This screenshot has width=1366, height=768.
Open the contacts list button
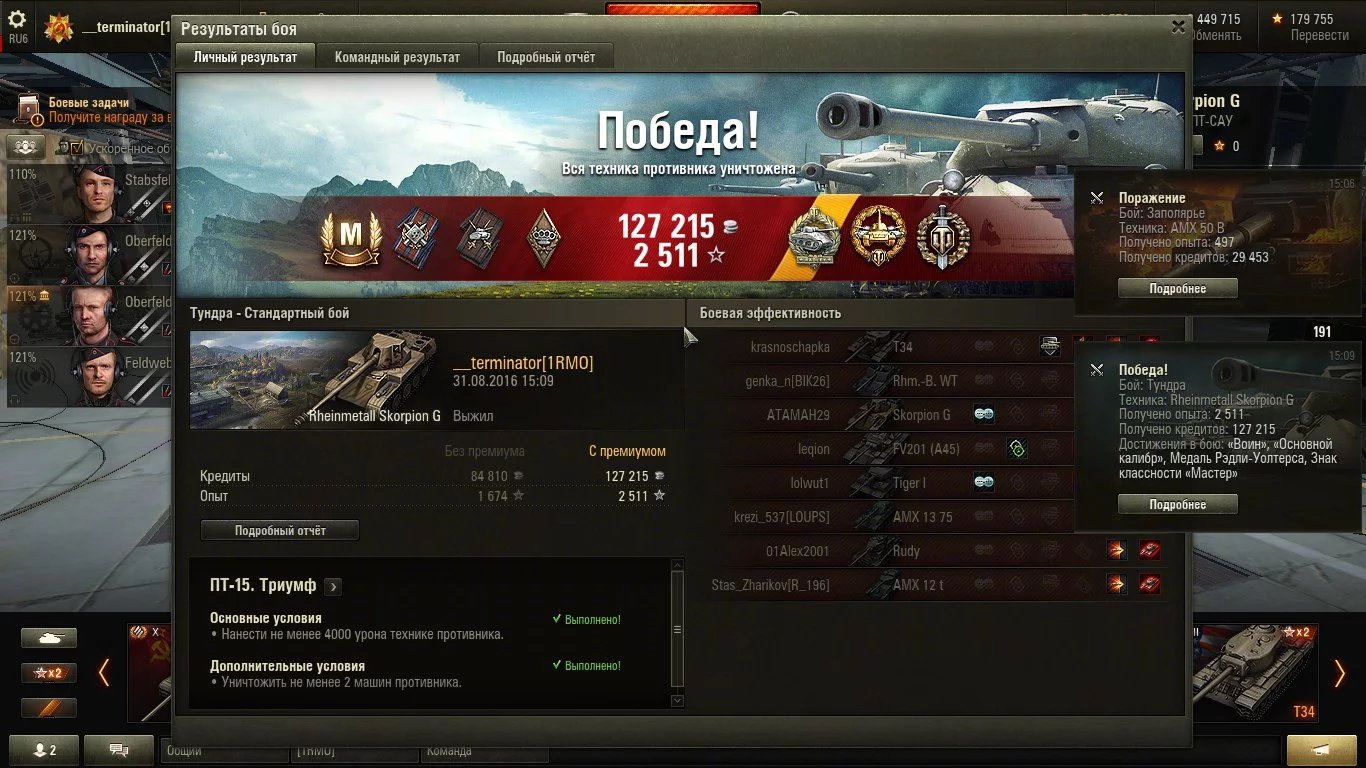(44, 749)
